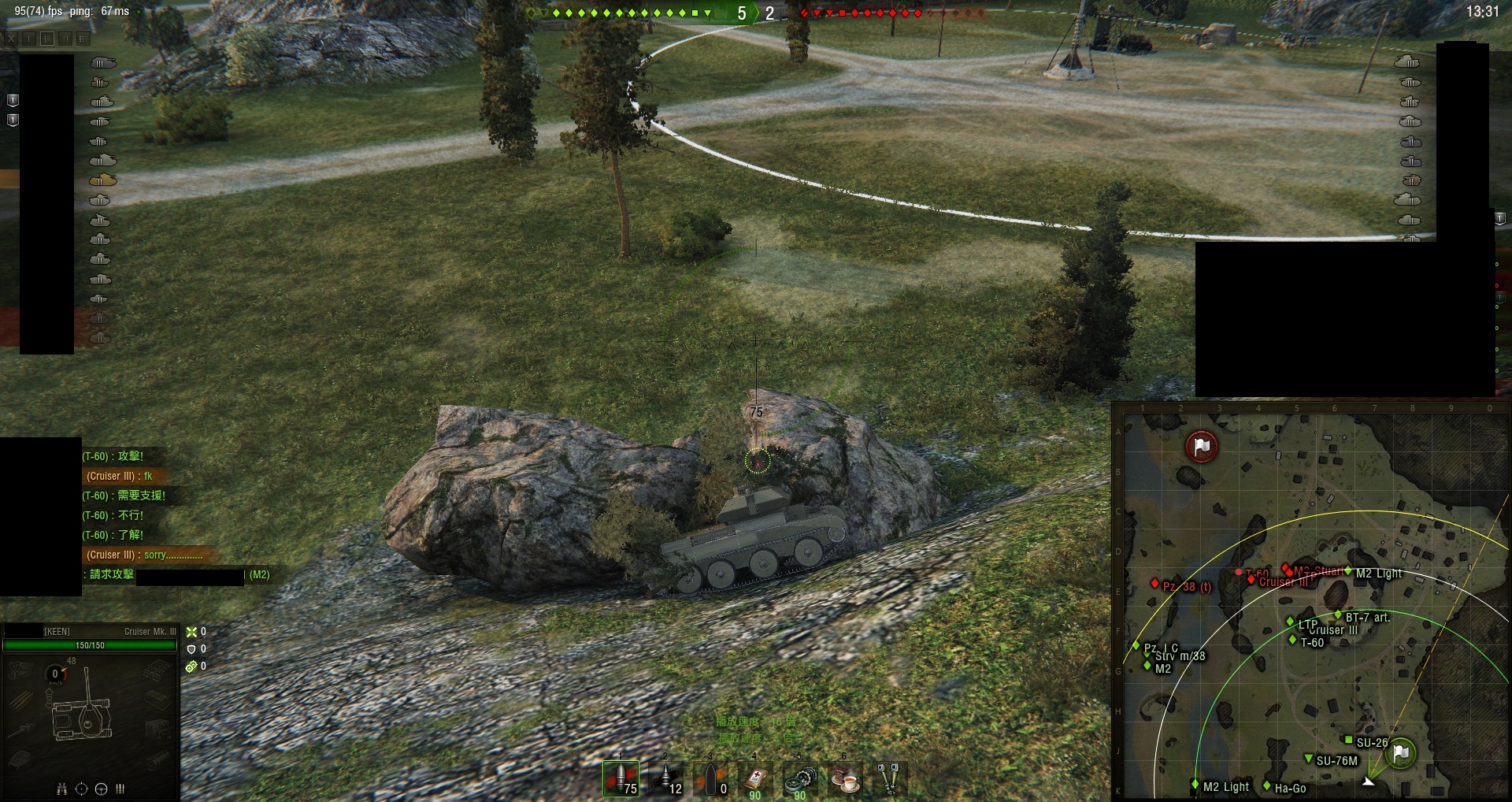Viewport: 1512px width, 802px height.
Task: Click the crosshair gunner icon in damage panel
Action: click(x=81, y=789)
